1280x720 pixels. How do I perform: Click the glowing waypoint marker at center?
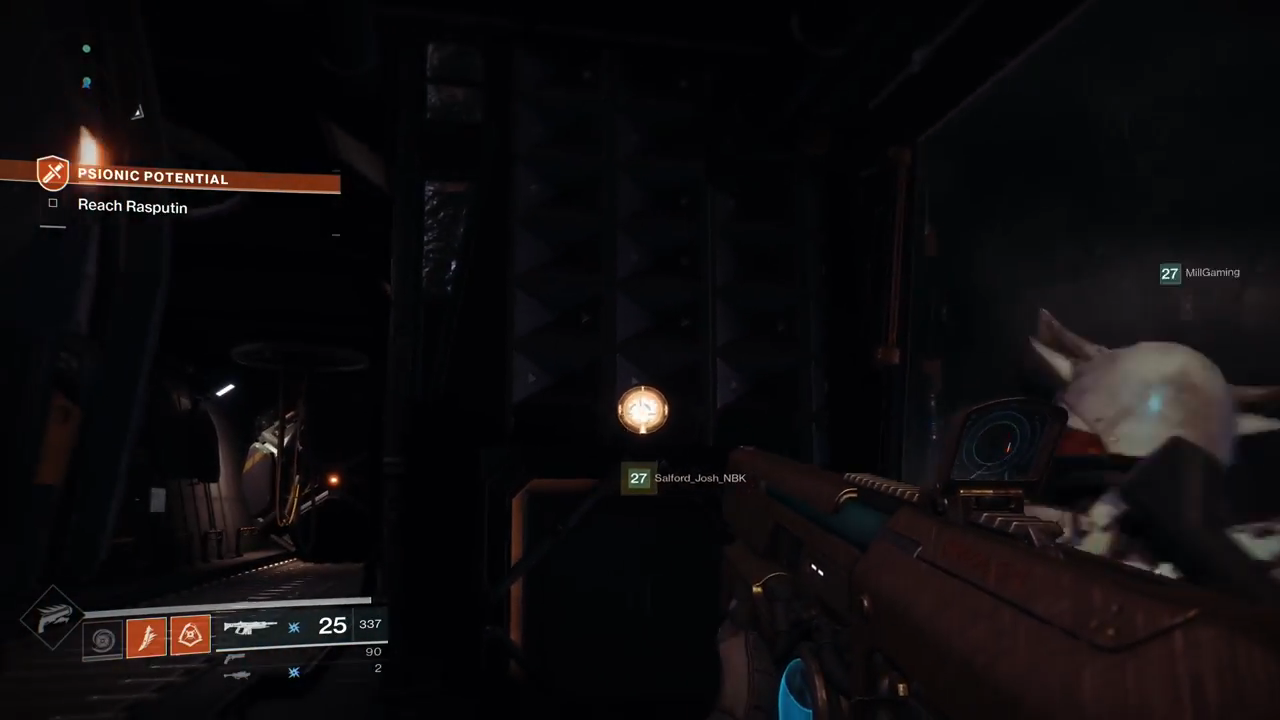pos(642,409)
